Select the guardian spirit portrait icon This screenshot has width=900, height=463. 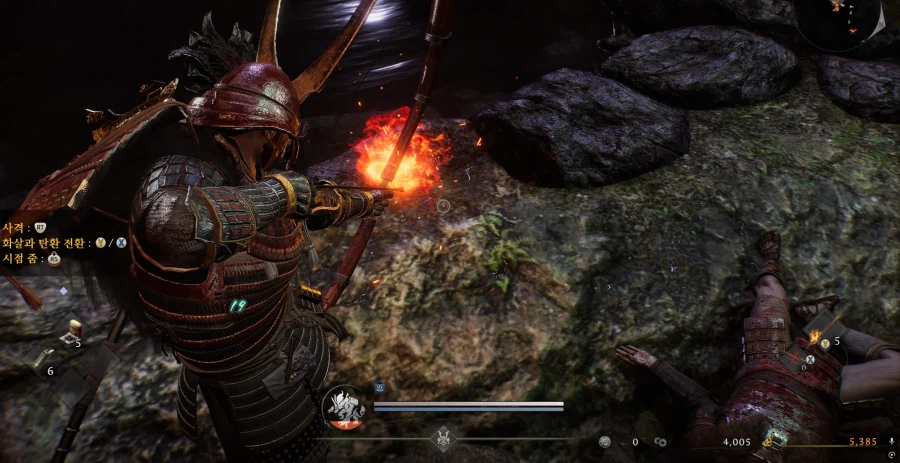point(343,407)
